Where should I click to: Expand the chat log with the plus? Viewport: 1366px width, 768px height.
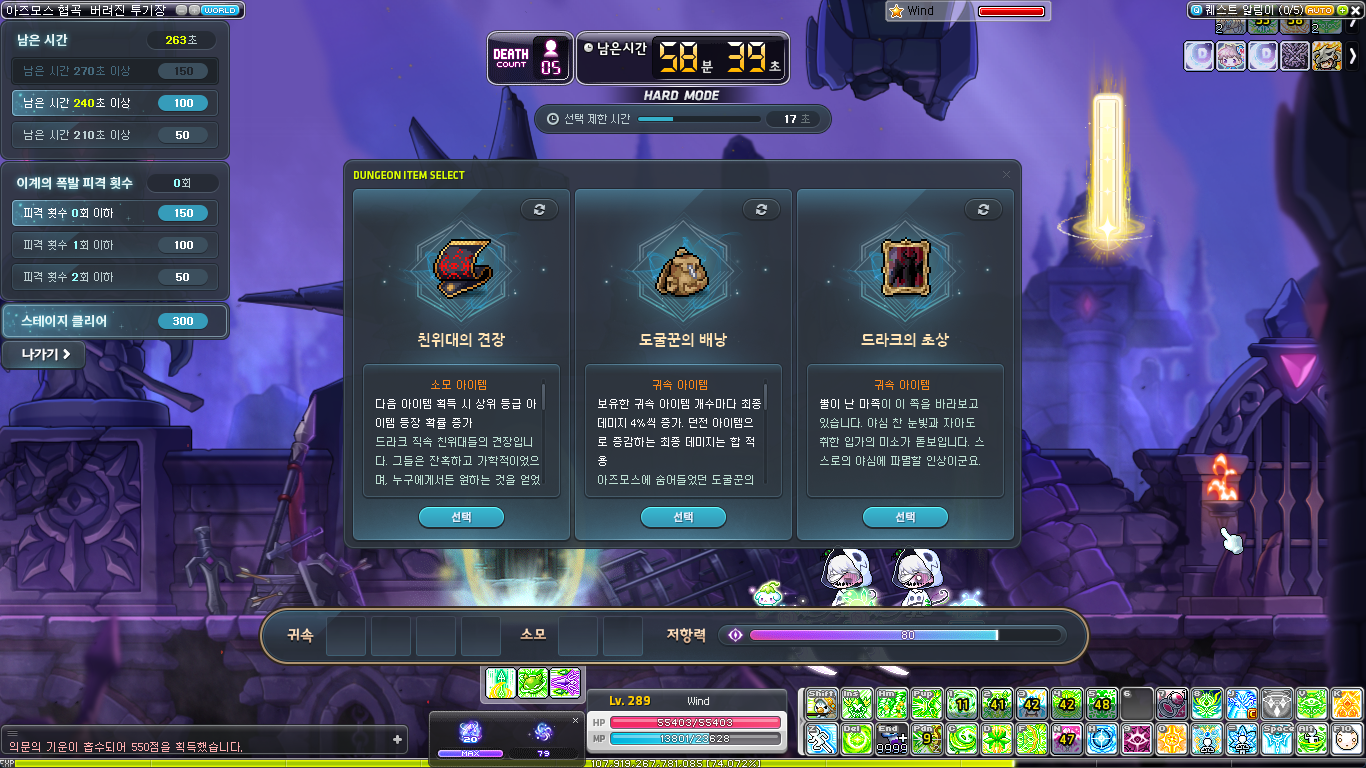pos(398,740)
